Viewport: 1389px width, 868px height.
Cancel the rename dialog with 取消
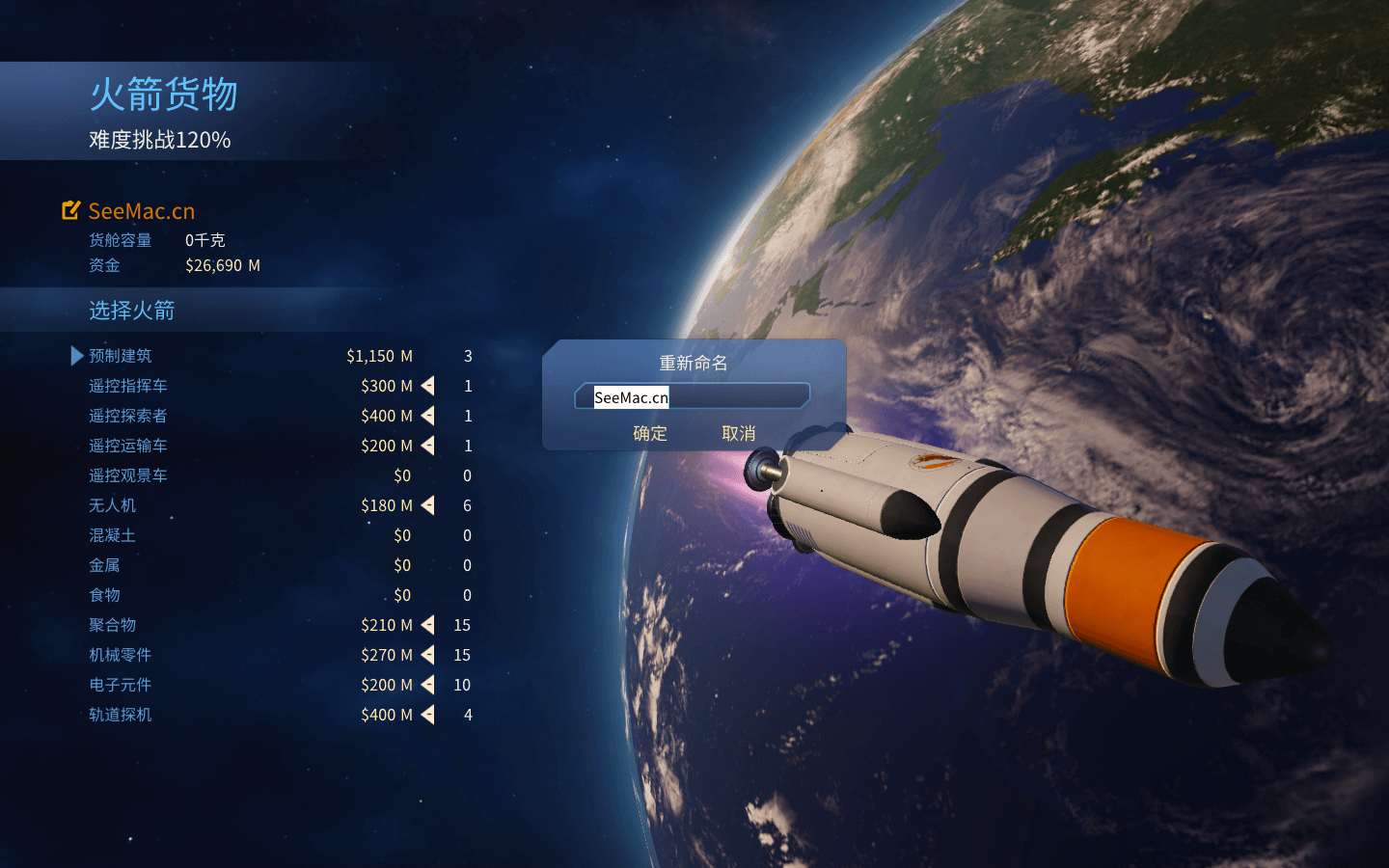coord(739,434)
